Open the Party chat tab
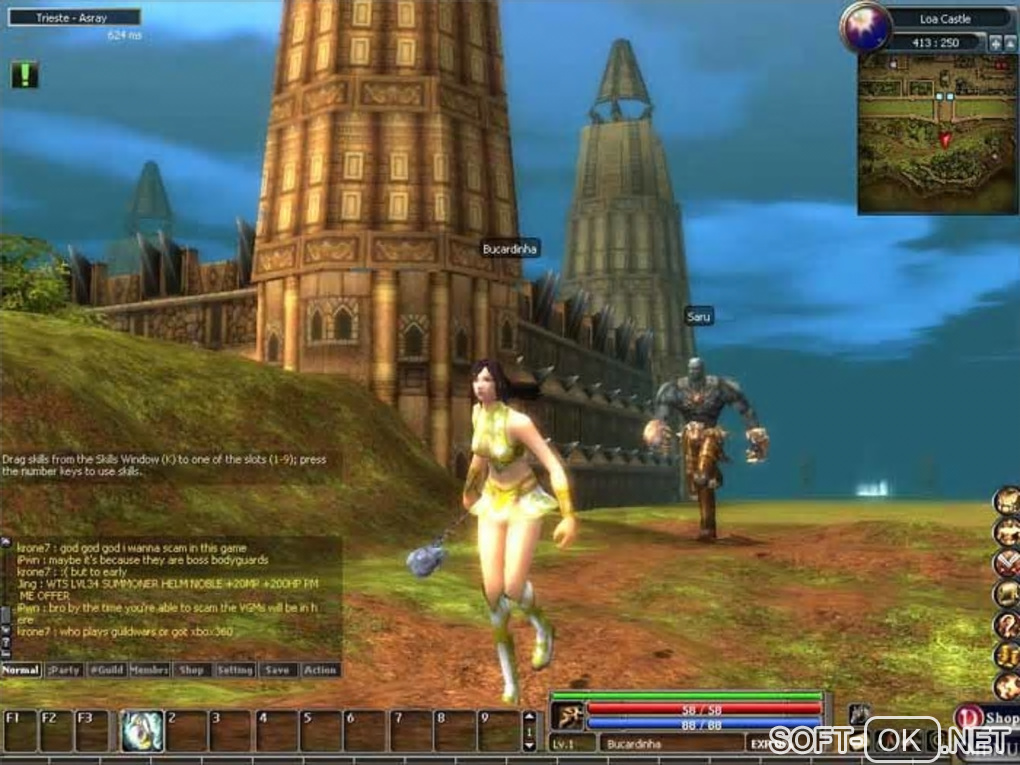The height and width of the screenshot is (765, 1020). click(x=64, y=670)
